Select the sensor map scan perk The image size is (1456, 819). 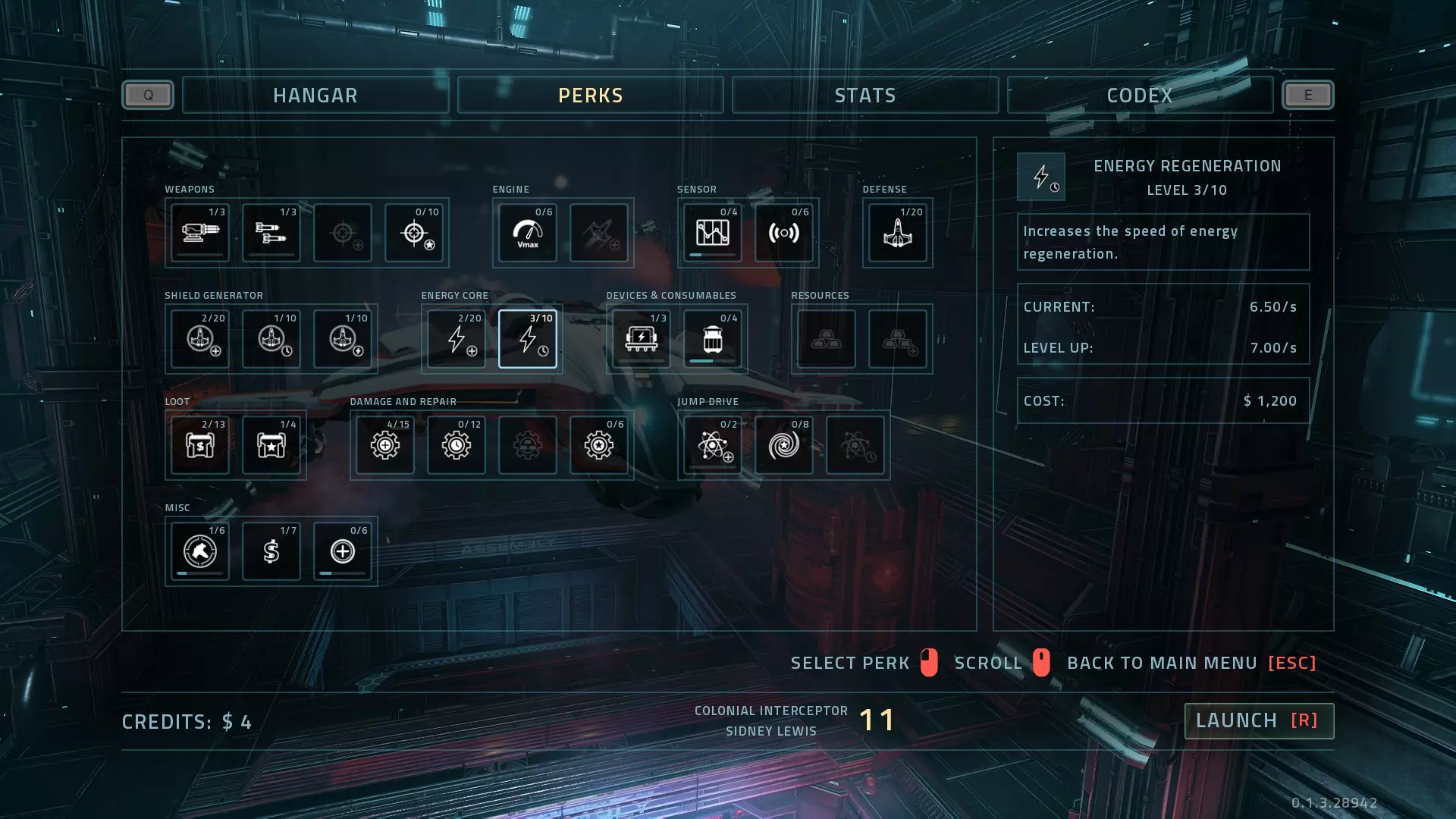(713, 233)
